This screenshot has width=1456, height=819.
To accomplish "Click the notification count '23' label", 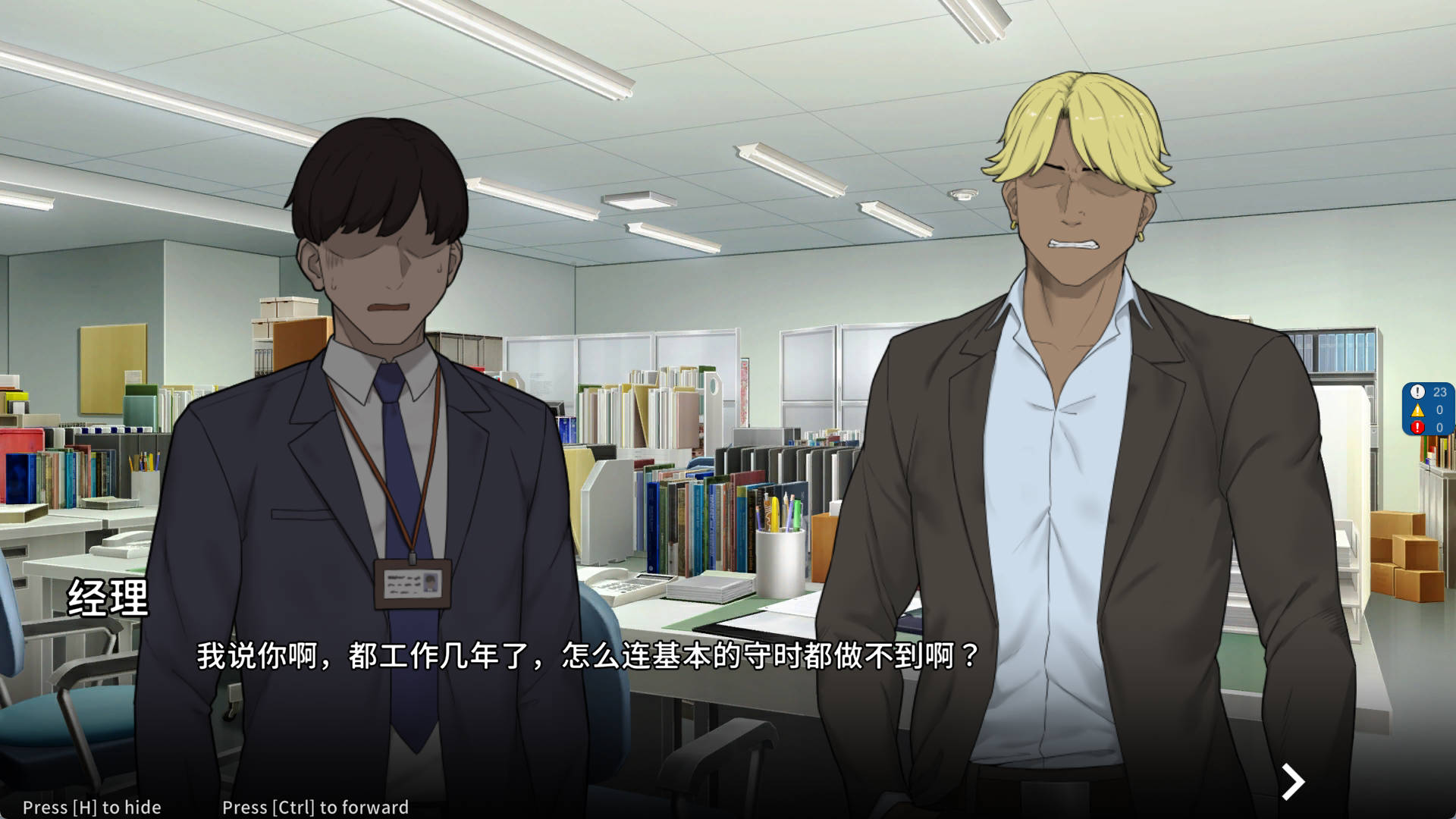I will click(x=1439, y=391).
